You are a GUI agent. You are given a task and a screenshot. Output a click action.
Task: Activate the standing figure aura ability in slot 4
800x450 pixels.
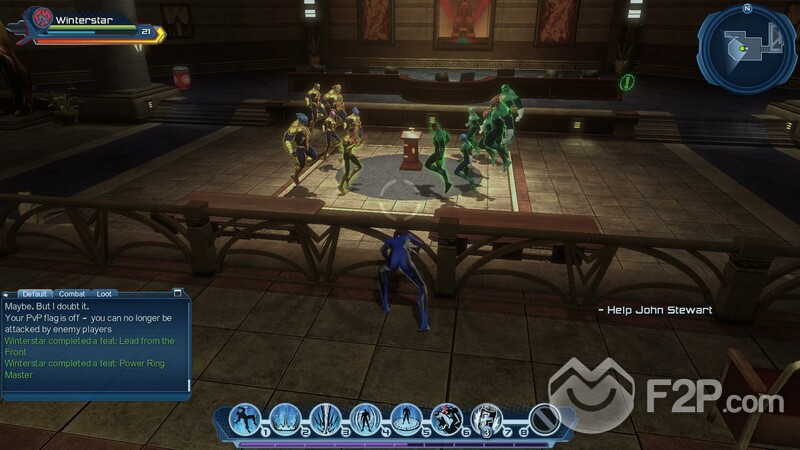(x=366, y=418)
